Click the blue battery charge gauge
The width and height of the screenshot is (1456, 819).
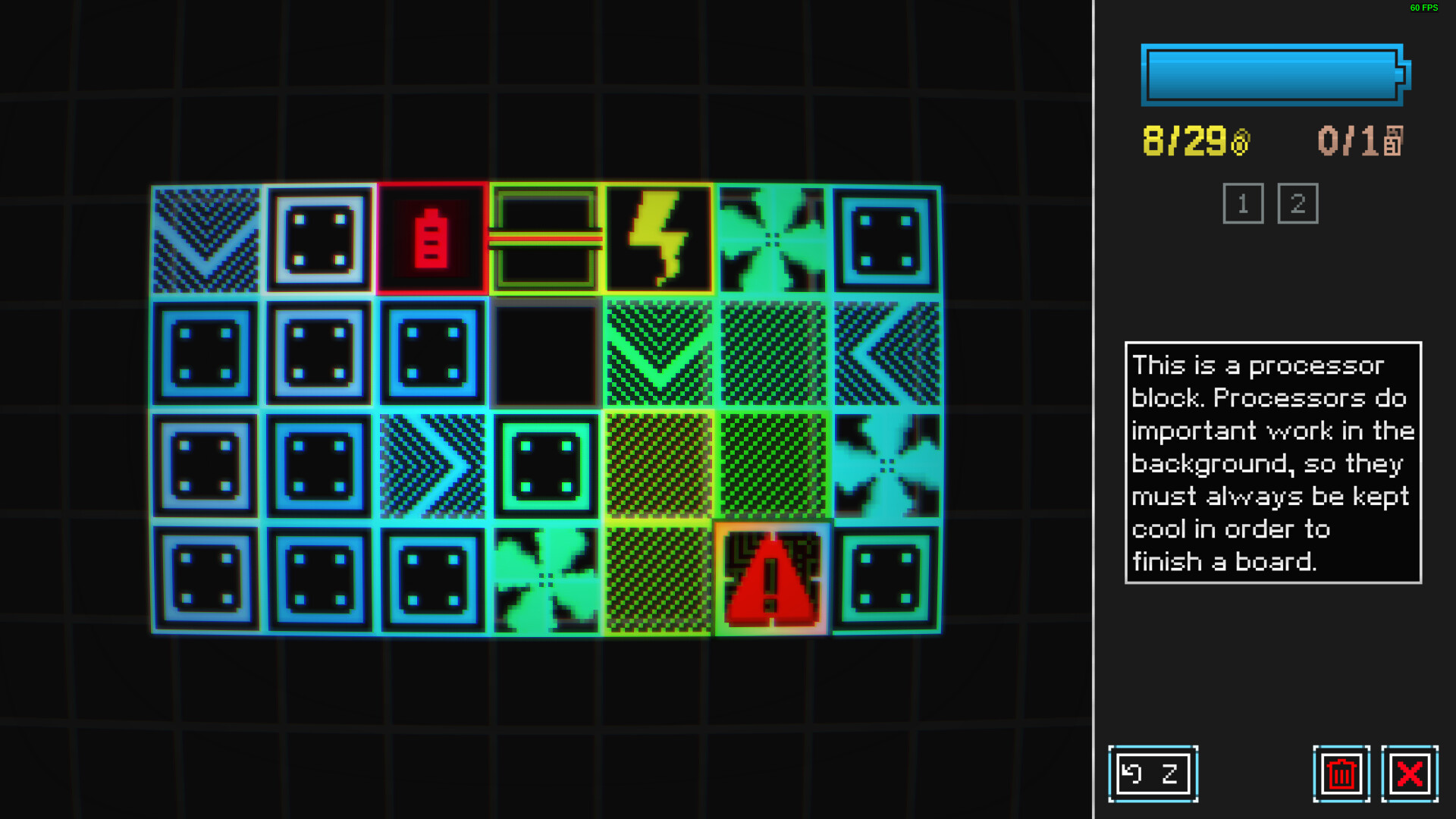(x=1272, y=76)
